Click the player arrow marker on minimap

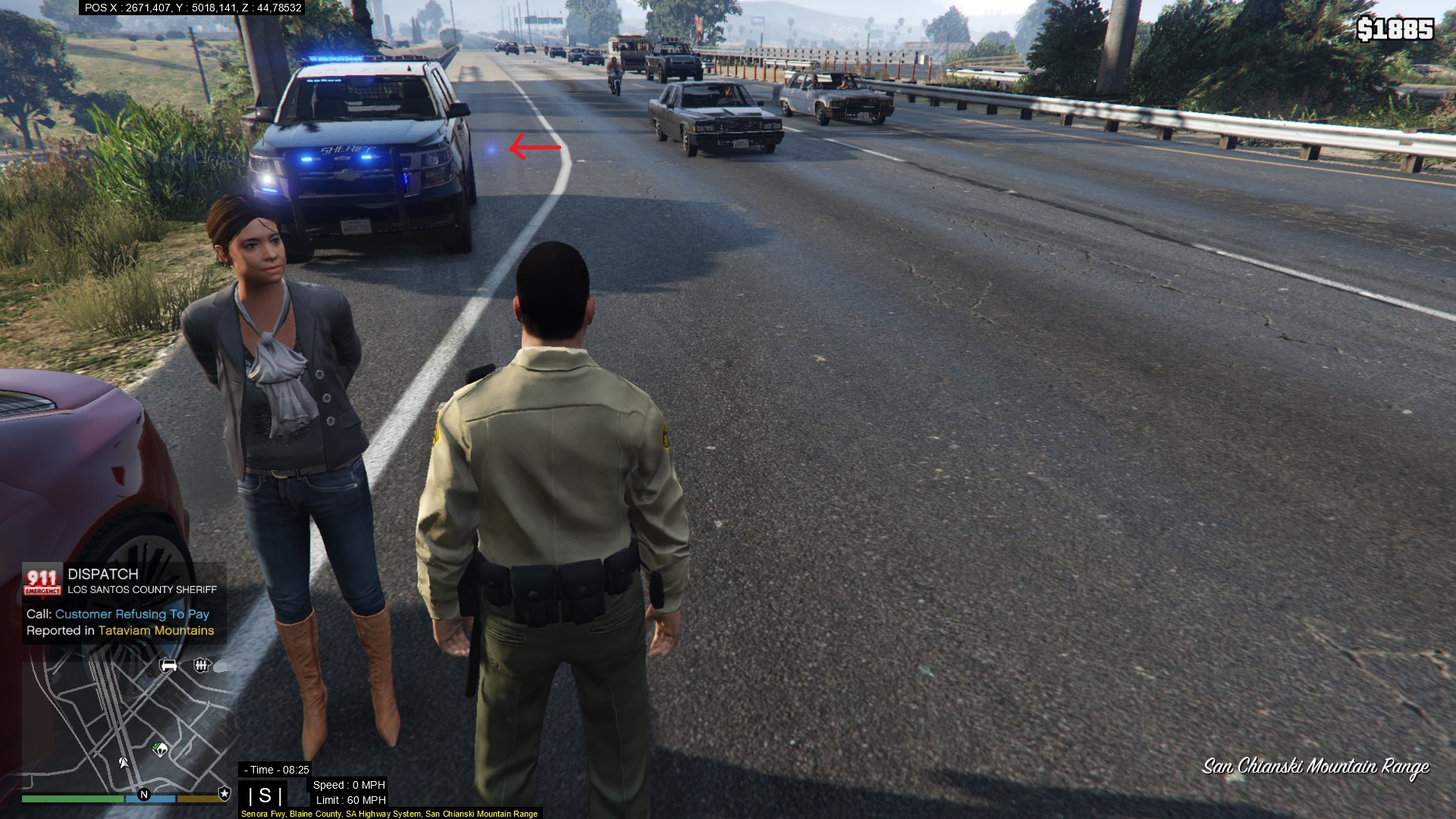pos(123,761)
